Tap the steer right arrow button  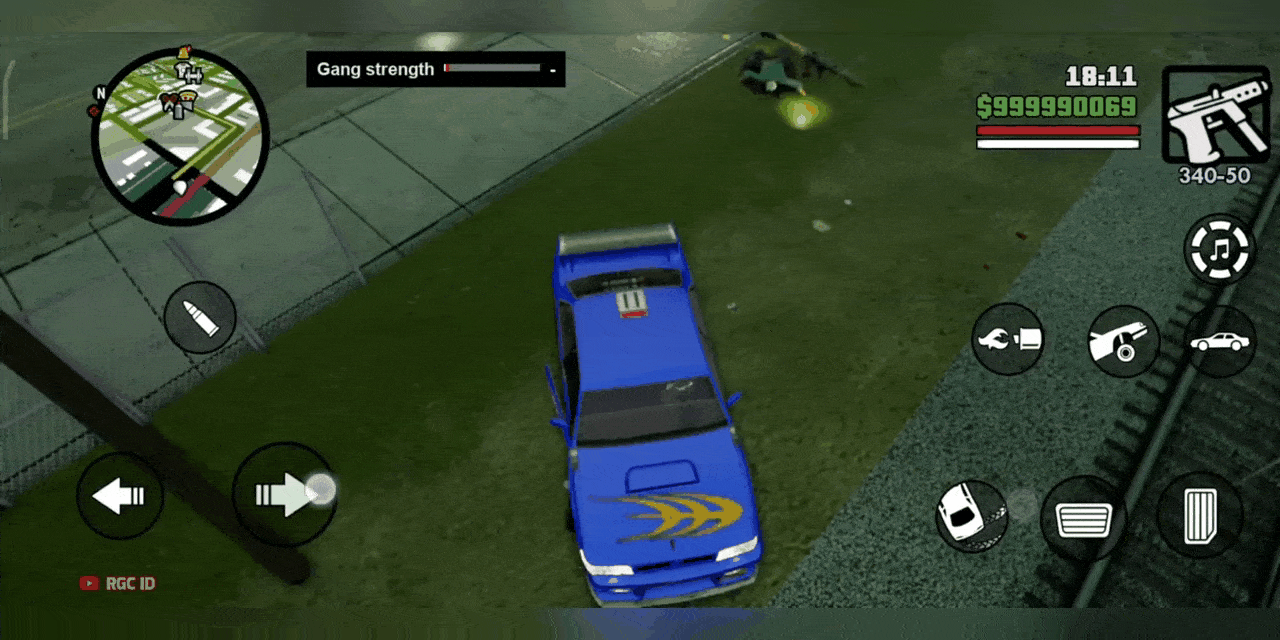pyautogui.click(x=283, y=495)
